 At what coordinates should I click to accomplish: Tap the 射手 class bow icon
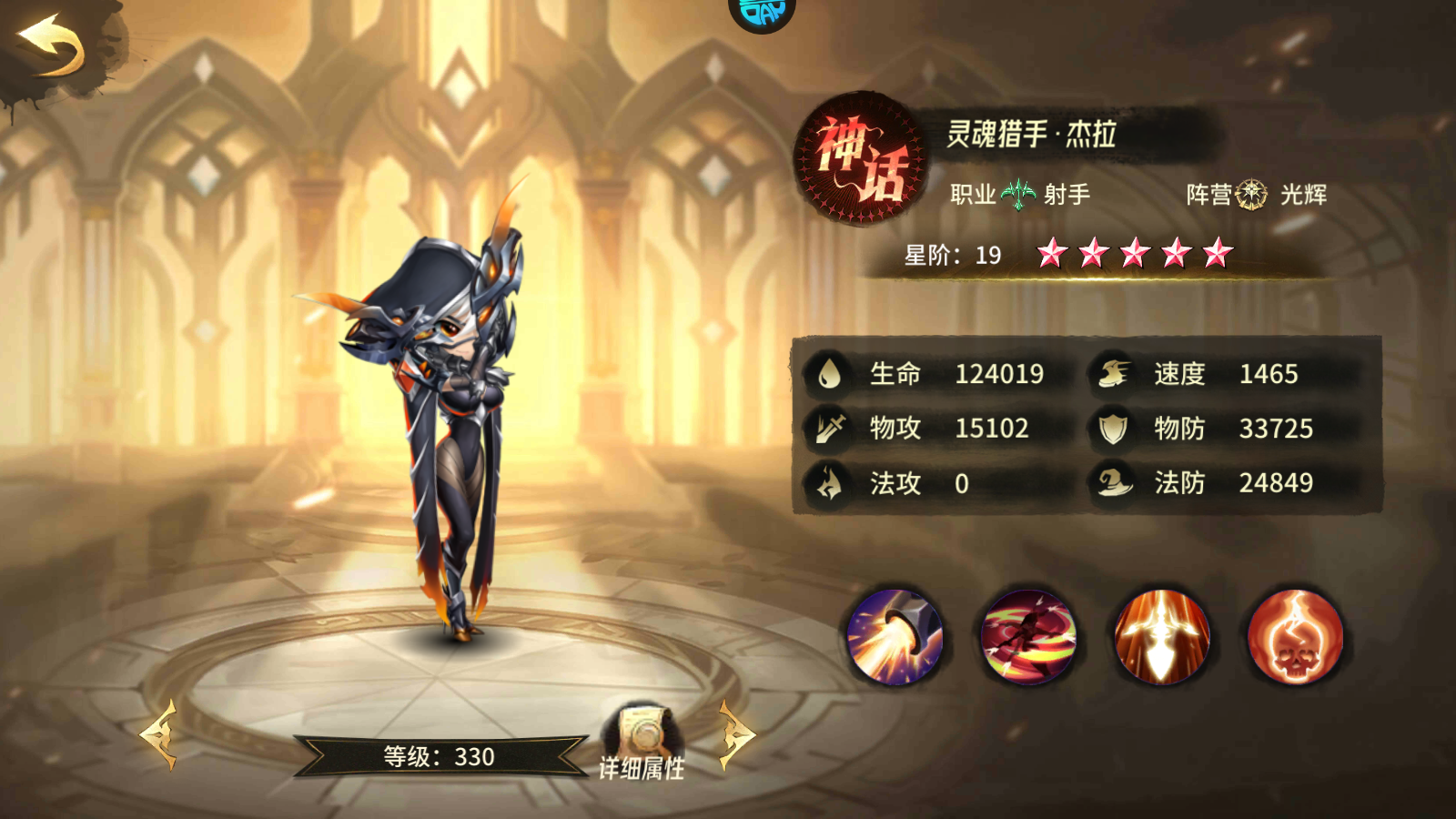pyautogui.click(x=1018, y=192)
